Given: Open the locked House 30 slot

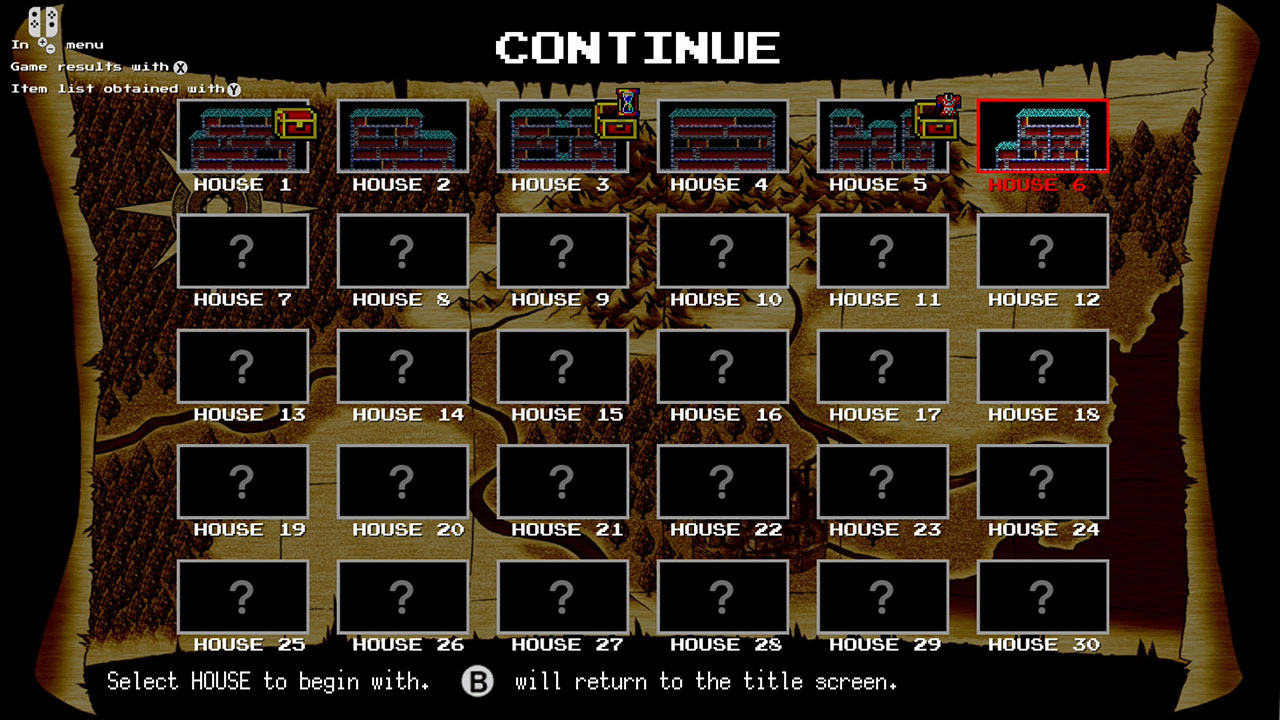Looking at the screenshot, I should click(x=1042, y=596).
